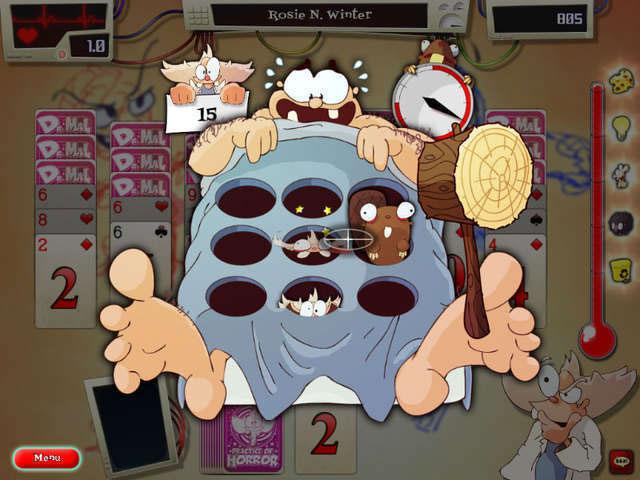
Task: Use the black bomb power-up
Action: click(619, 224)
